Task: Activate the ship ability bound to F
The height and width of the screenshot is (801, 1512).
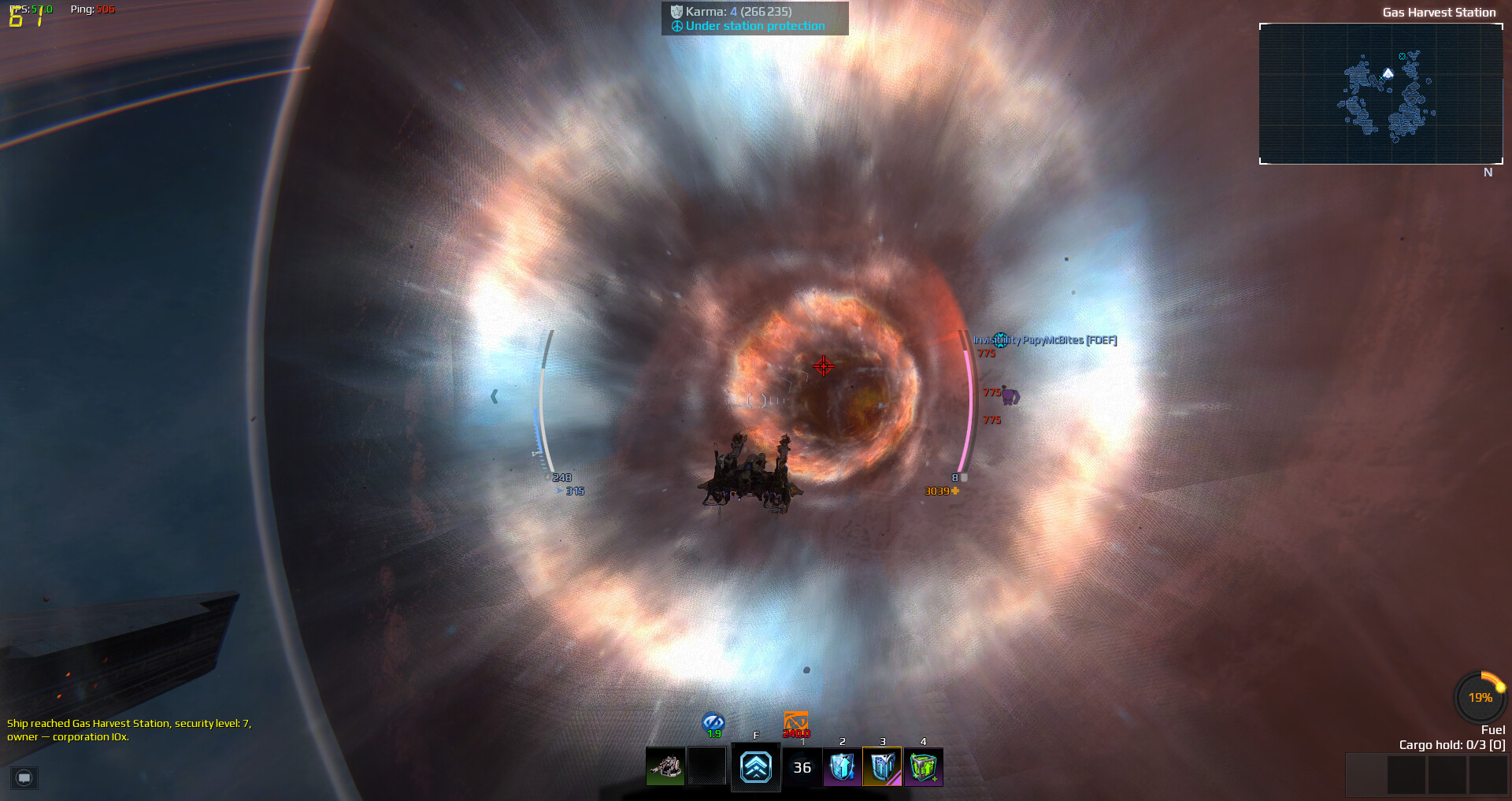Action: (755, 766)
